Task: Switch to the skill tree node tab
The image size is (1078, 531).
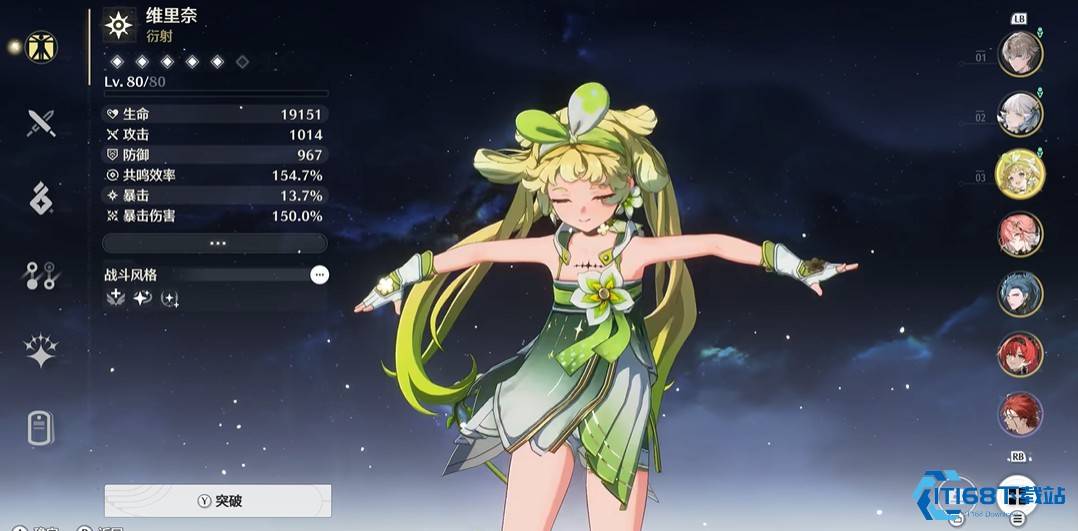Action: pyautogui.click(x=41, y=275)
